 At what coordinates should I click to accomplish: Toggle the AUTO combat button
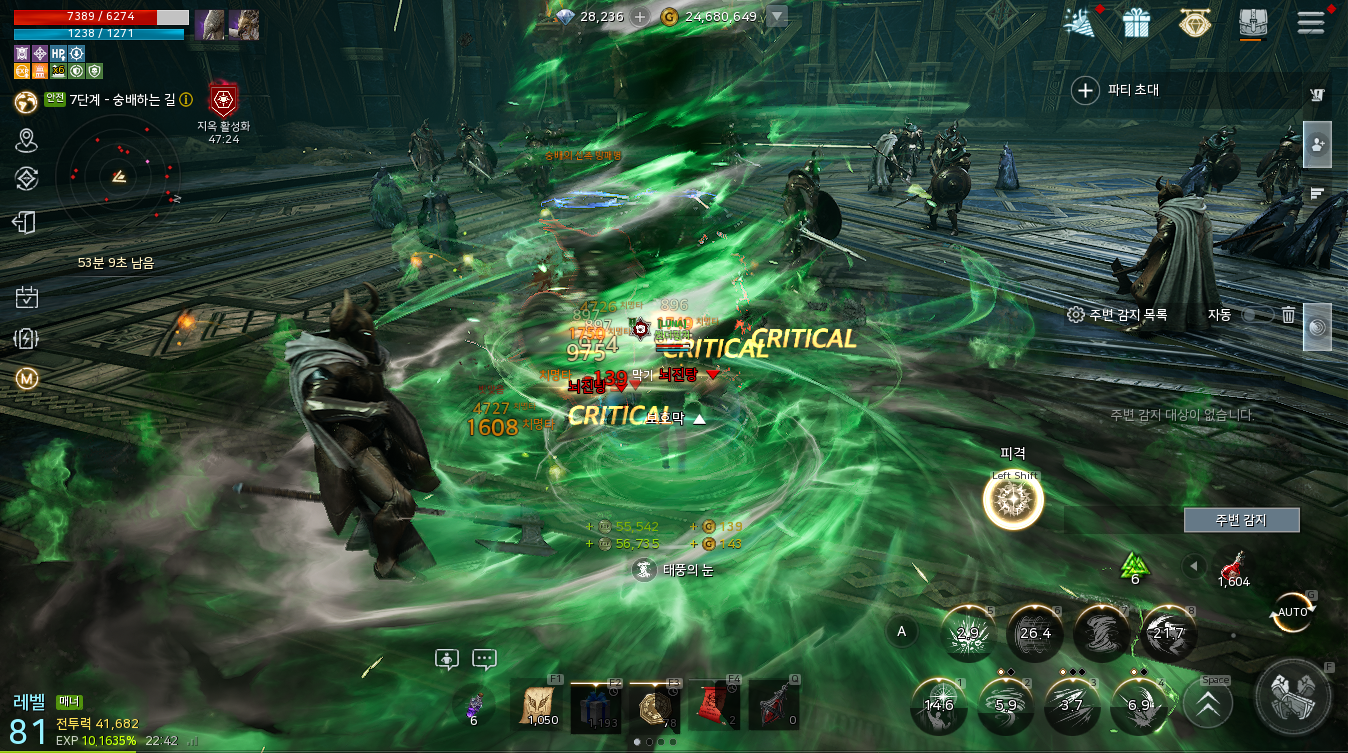click(x=1292, y=612)
